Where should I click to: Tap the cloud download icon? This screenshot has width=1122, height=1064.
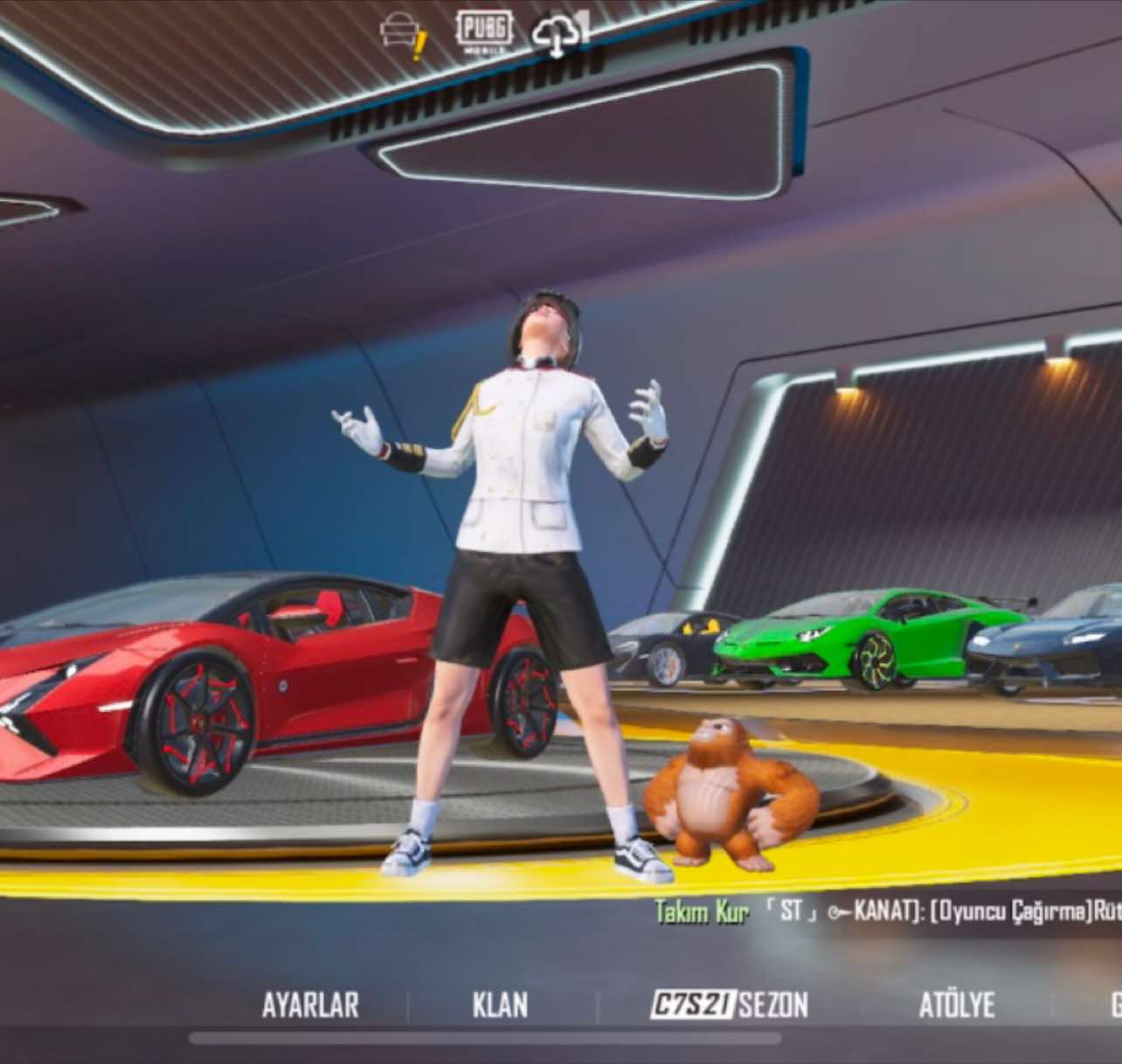coord(558,37)
